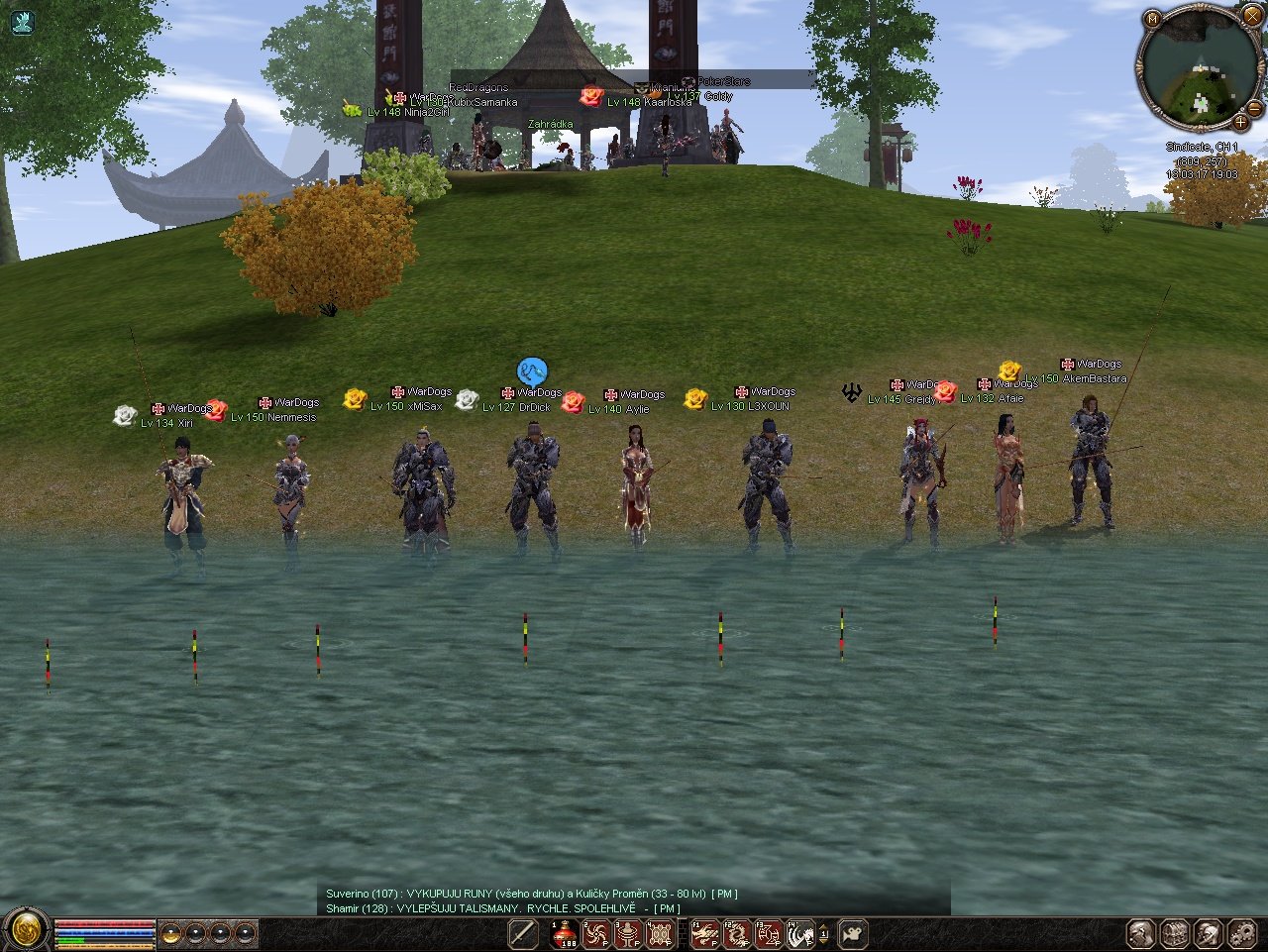This screenshot has height=952, width=1268.
Task: Click the PM link in Suverino's shout message
Action: pos(724,894)
